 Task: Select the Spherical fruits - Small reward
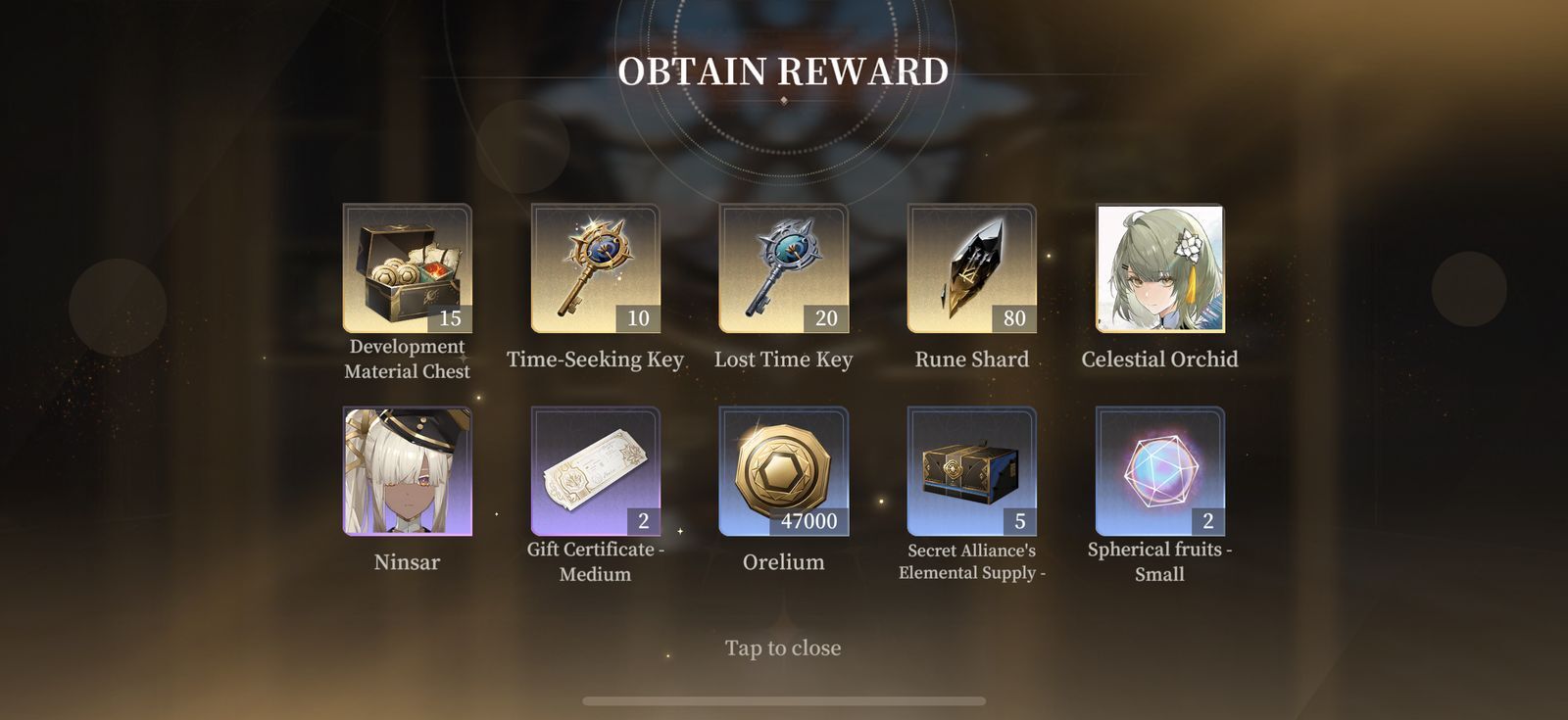tap(1159, 471)
